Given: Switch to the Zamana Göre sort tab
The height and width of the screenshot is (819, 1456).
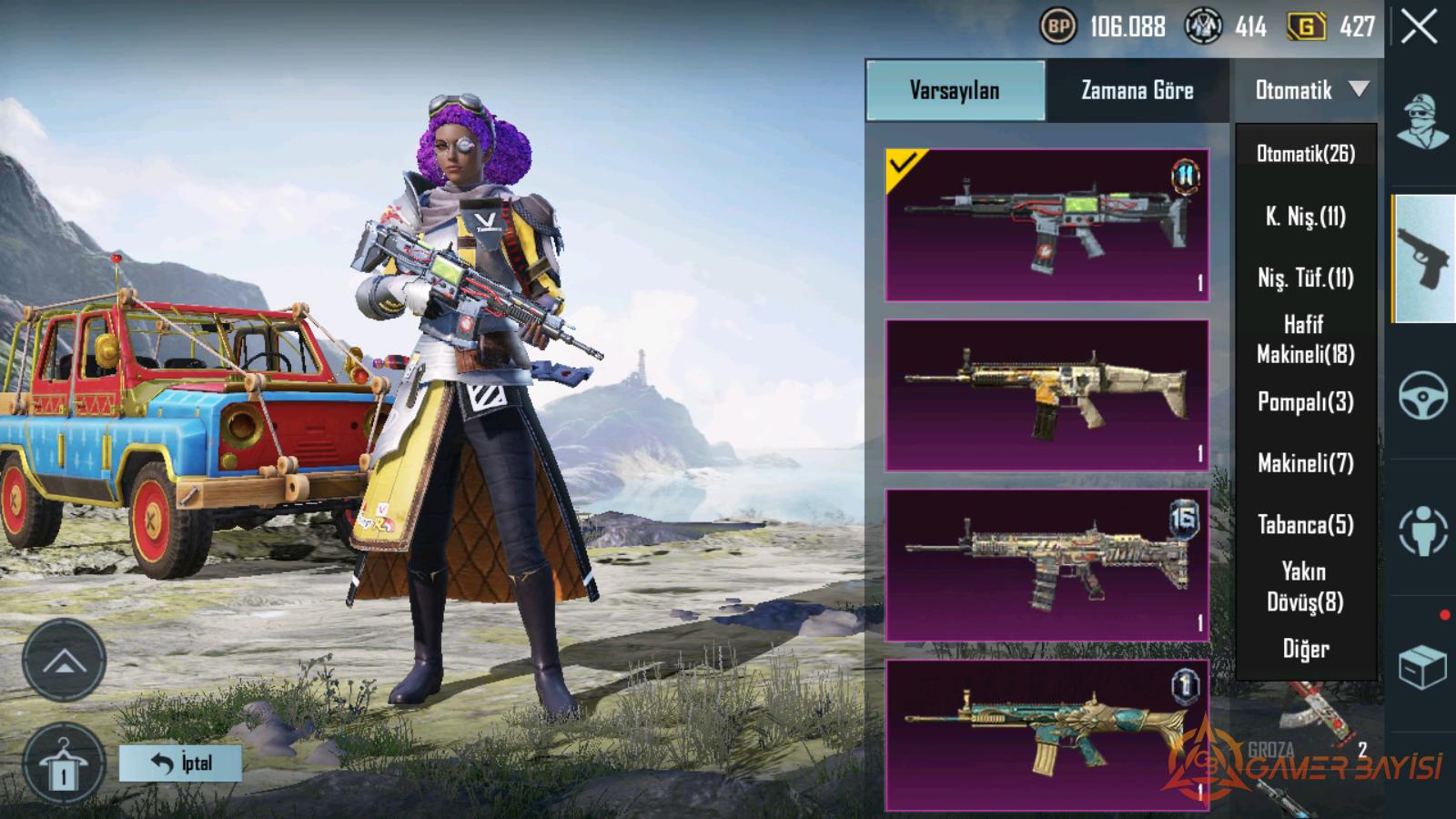Looking at the screenshot, I should pyautogui.click(x=1137, y=90).
